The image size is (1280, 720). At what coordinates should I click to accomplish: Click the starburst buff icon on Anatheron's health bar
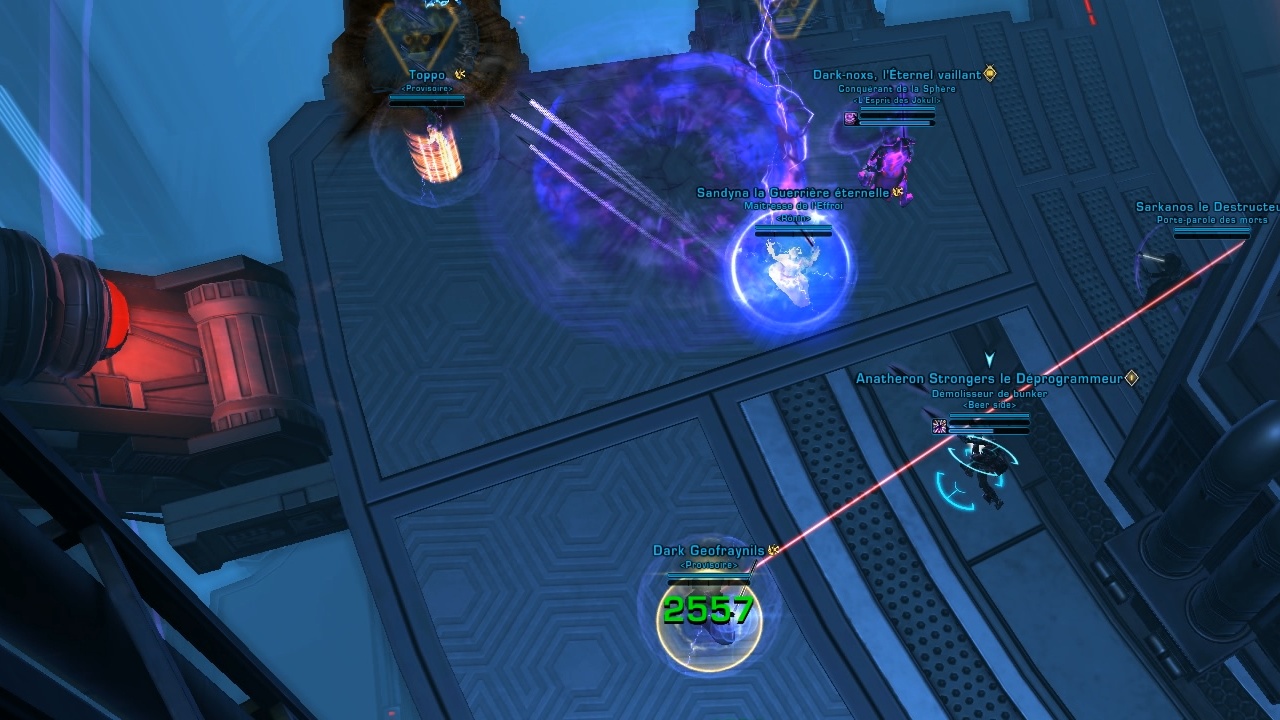coord(938,425)
